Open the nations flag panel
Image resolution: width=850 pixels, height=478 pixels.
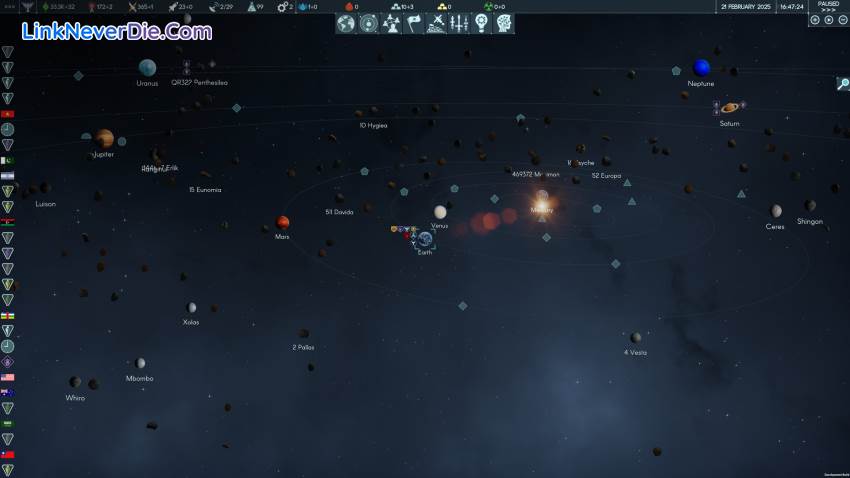414,23
